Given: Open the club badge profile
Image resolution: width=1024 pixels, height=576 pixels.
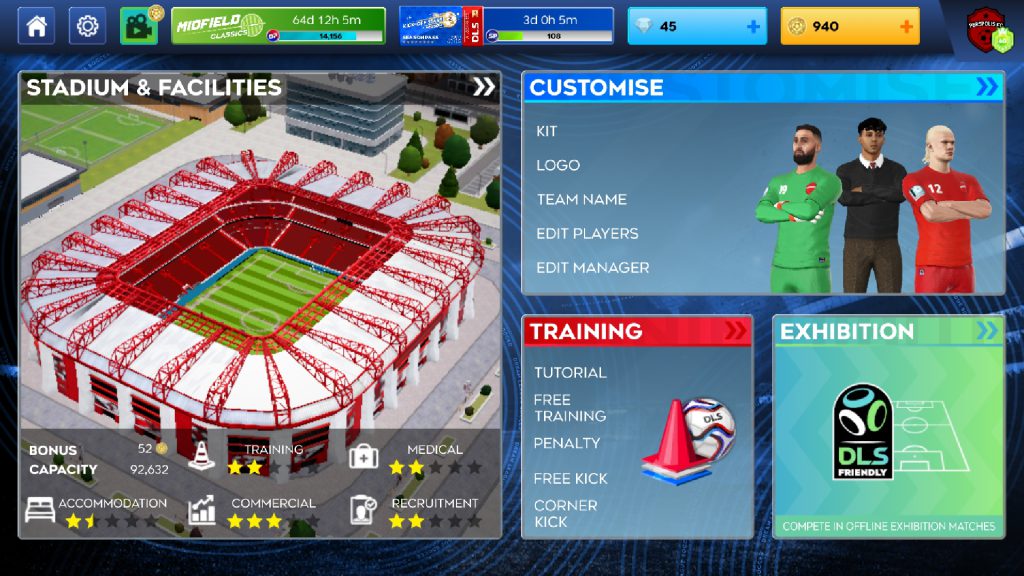Looking at the screenshot, I should (x=991, y=29).
